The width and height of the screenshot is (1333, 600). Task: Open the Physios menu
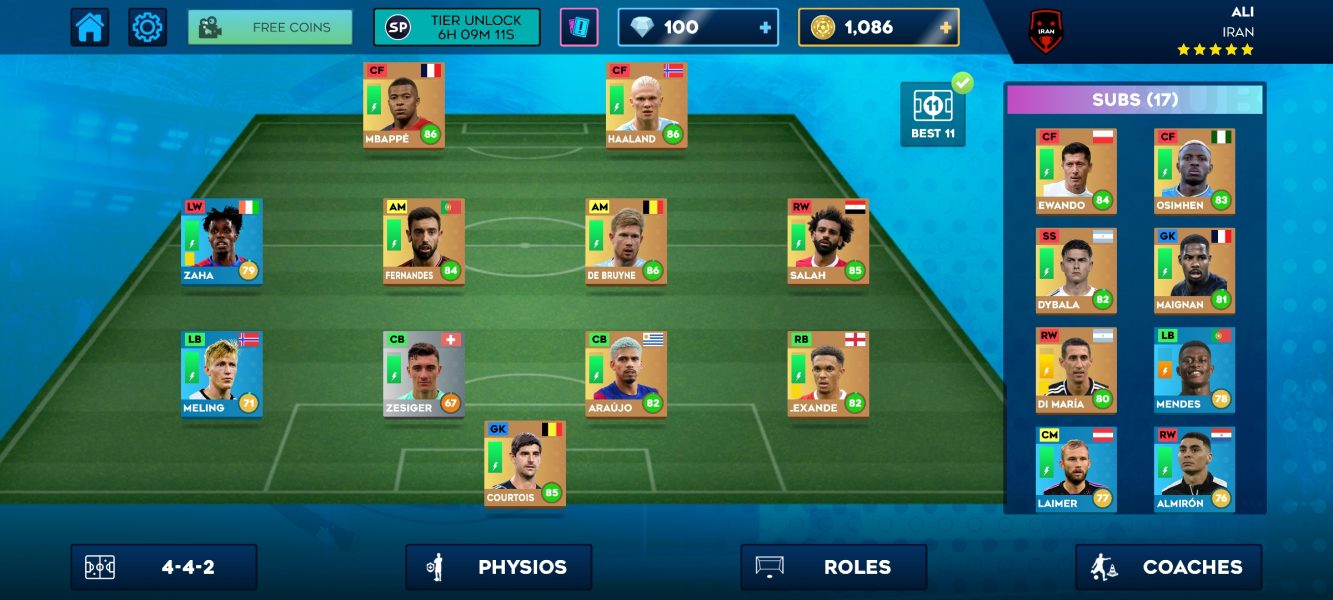coord(498,567)
